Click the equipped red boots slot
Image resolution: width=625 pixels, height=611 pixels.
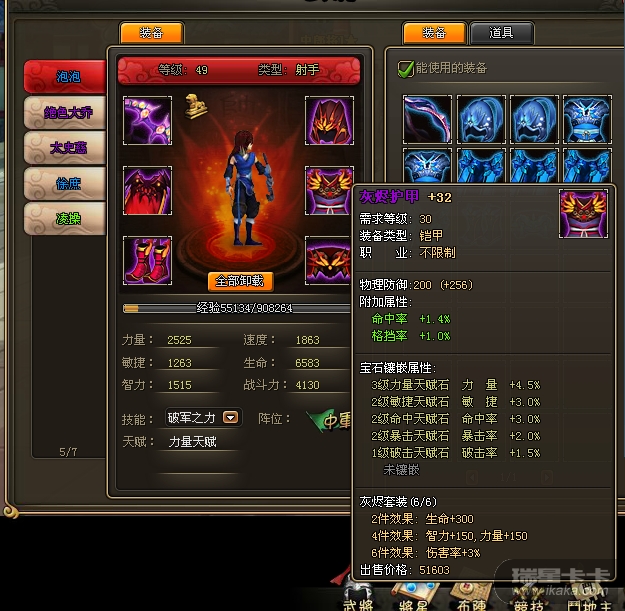[x=148, y=259]
